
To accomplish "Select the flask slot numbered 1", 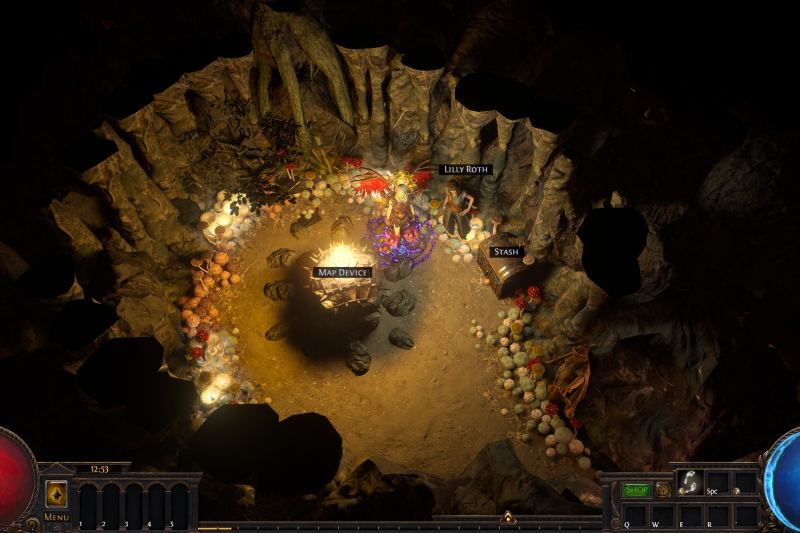I will click(x=87, y=504).
